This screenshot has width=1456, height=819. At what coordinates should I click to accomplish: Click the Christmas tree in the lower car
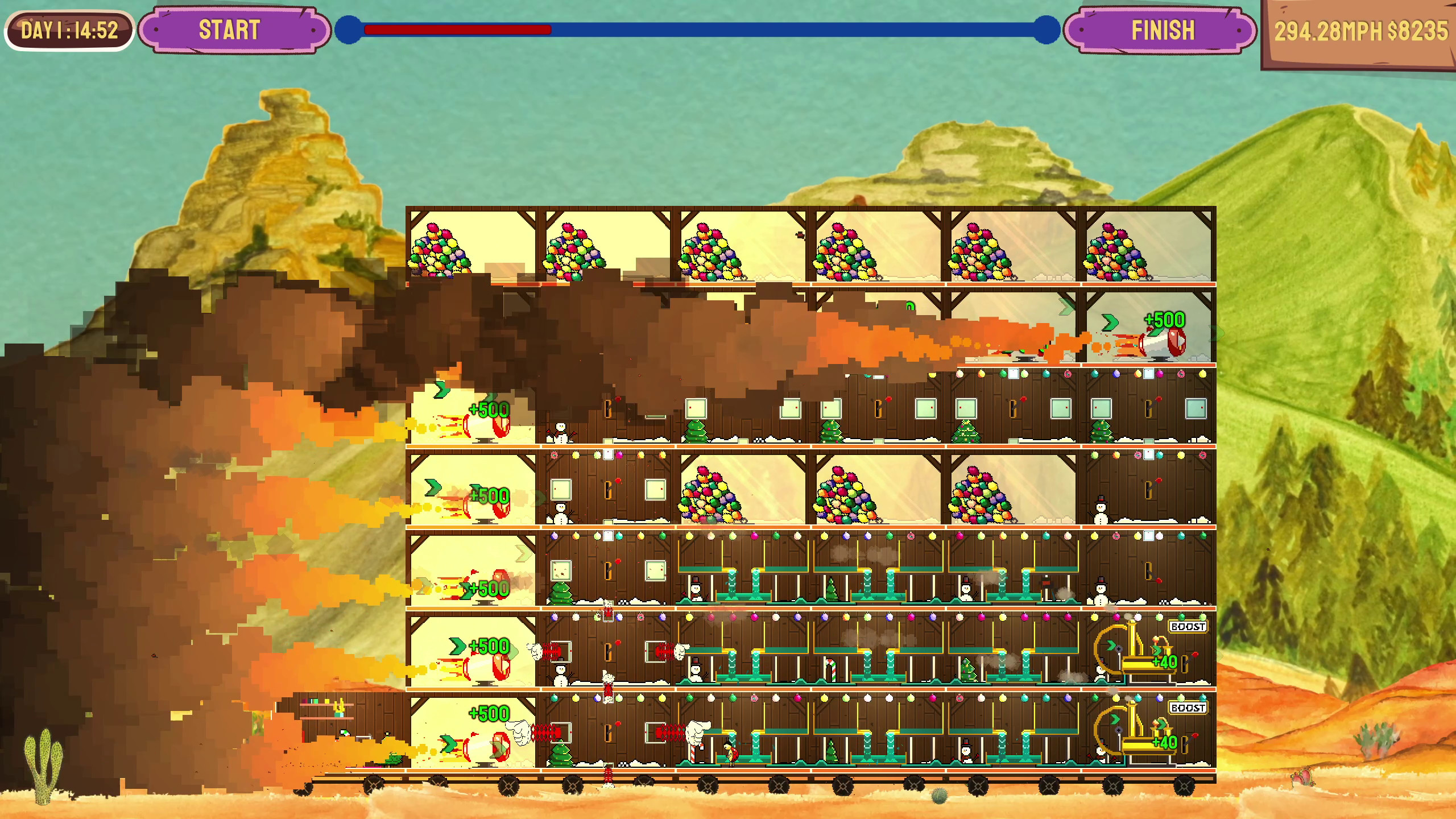coord(560,751)
